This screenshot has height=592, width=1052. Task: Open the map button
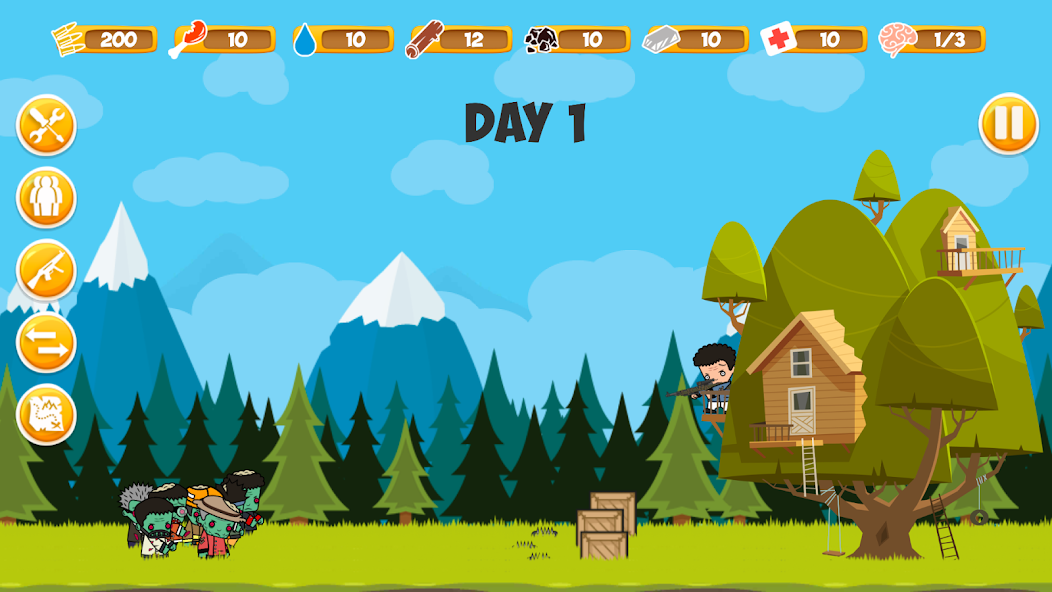pyautogui.click(x=46, y=414)
